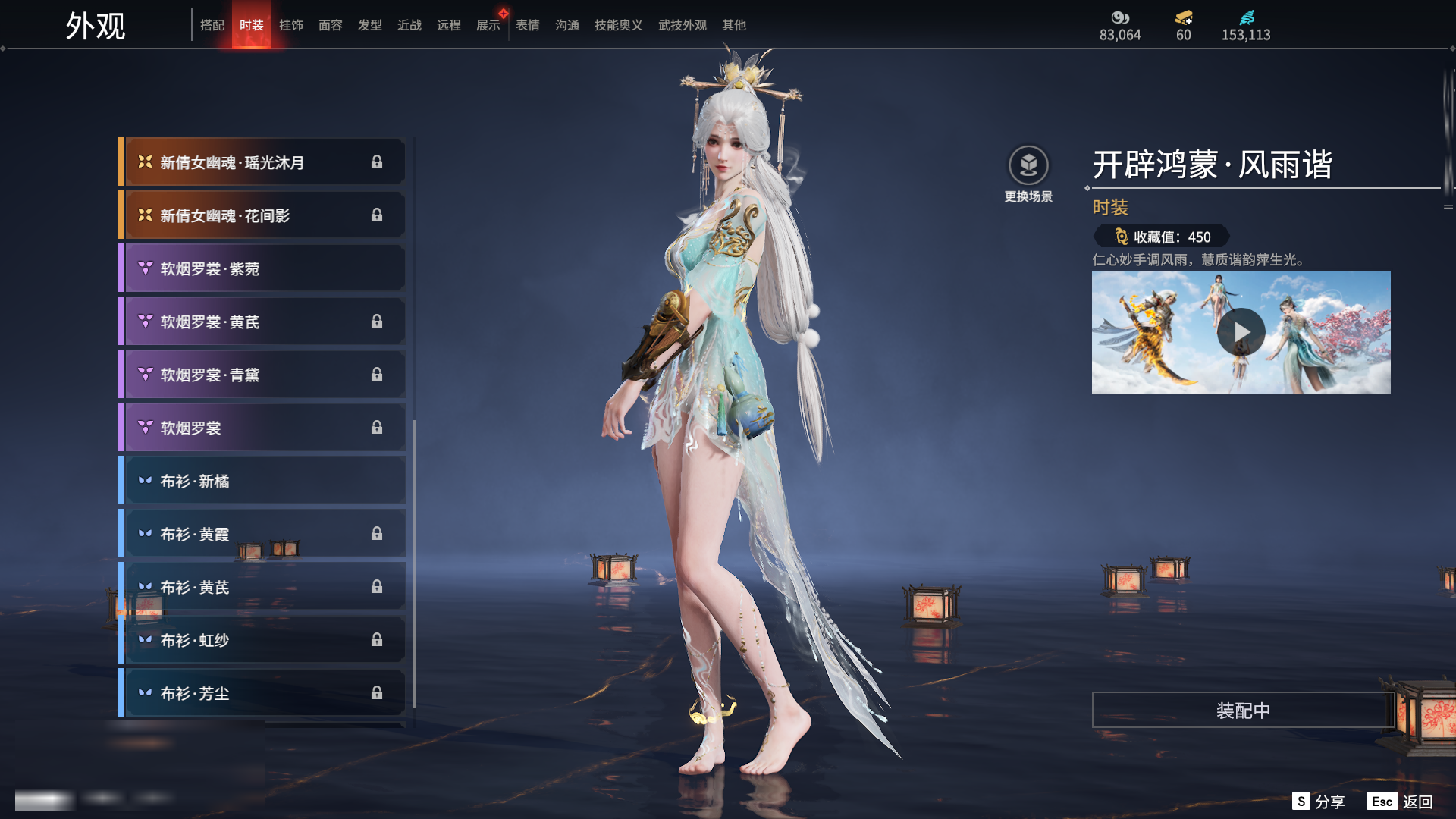
Task: Pick the 软烟罗裳·紫菀 outfit row
Action: pyautogui.click(x=262, y=268)
